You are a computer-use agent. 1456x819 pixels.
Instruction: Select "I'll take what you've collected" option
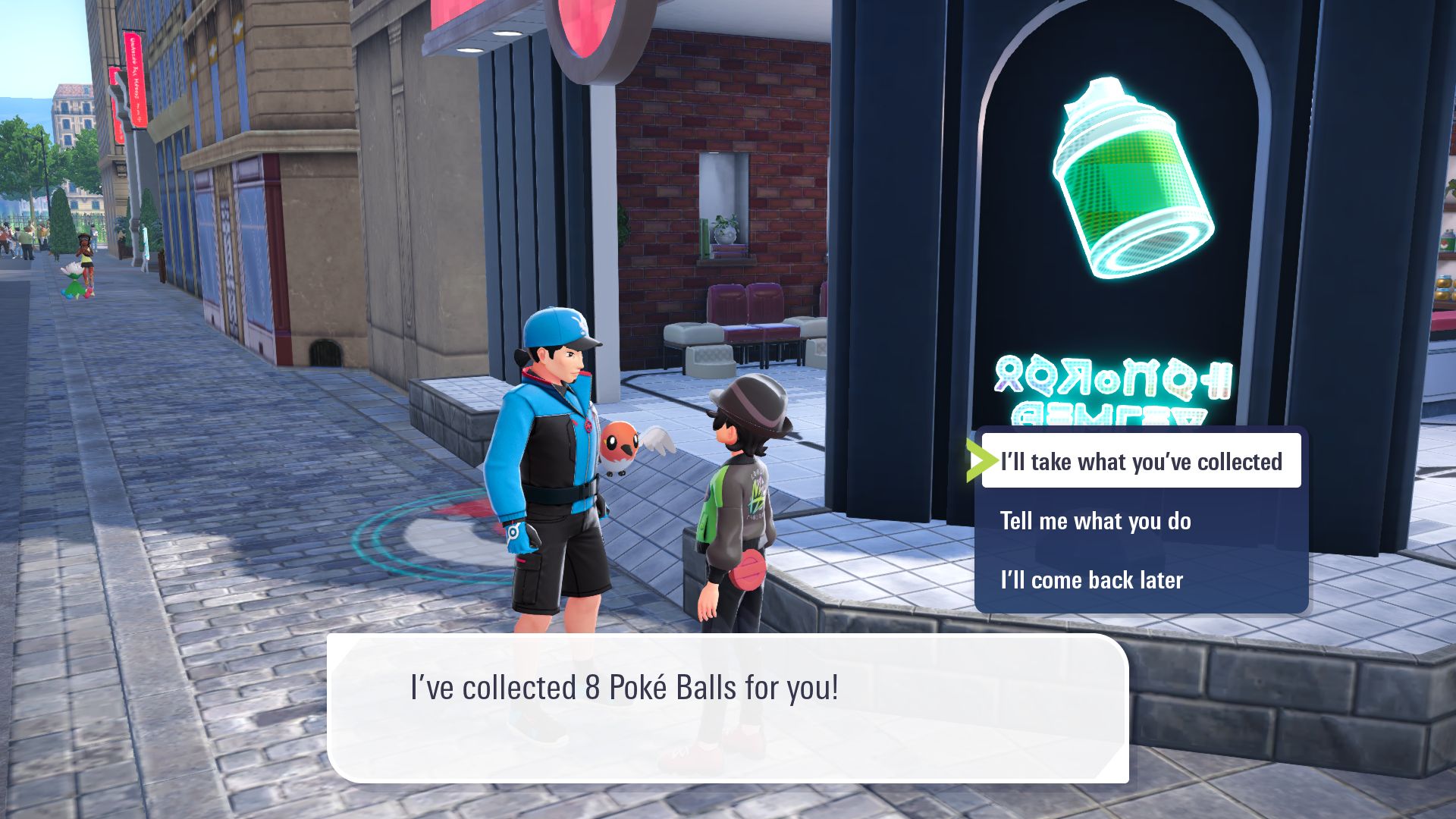point(1141,460)
